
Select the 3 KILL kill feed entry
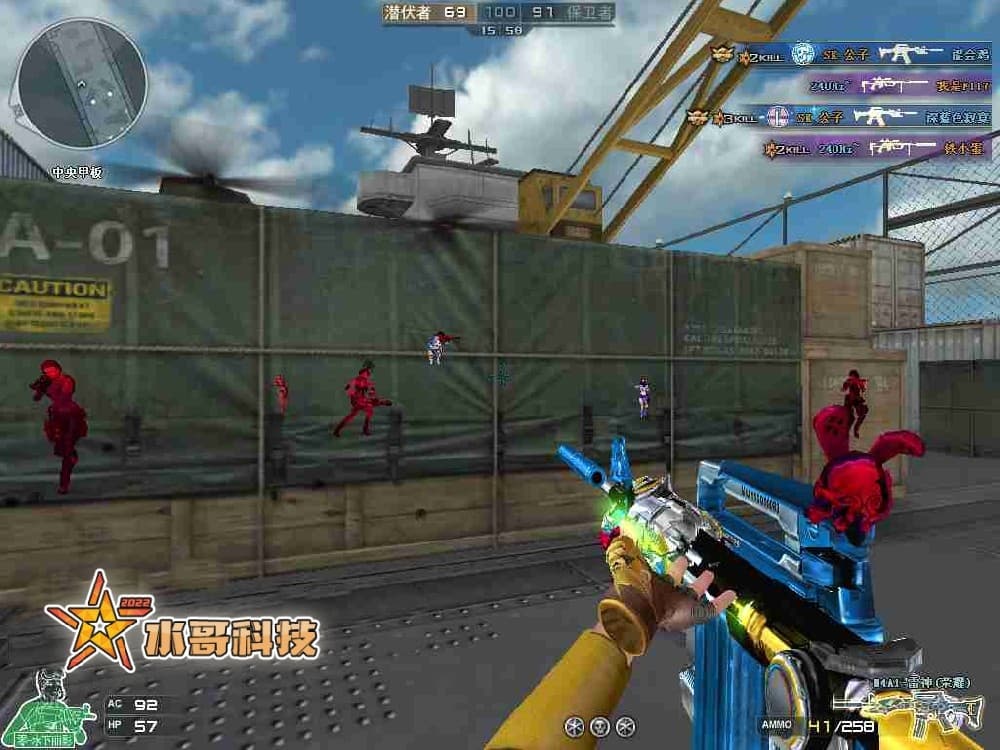coord(838,117)
